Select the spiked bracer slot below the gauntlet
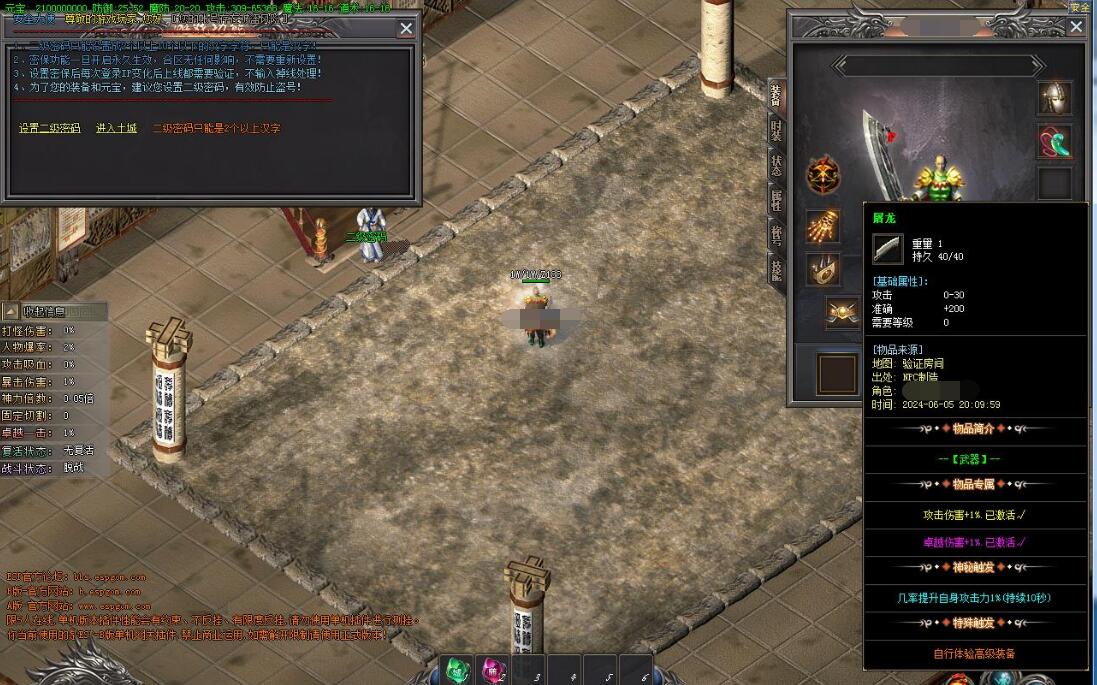This screenshot has height=685, width=1097. (823, 270)
